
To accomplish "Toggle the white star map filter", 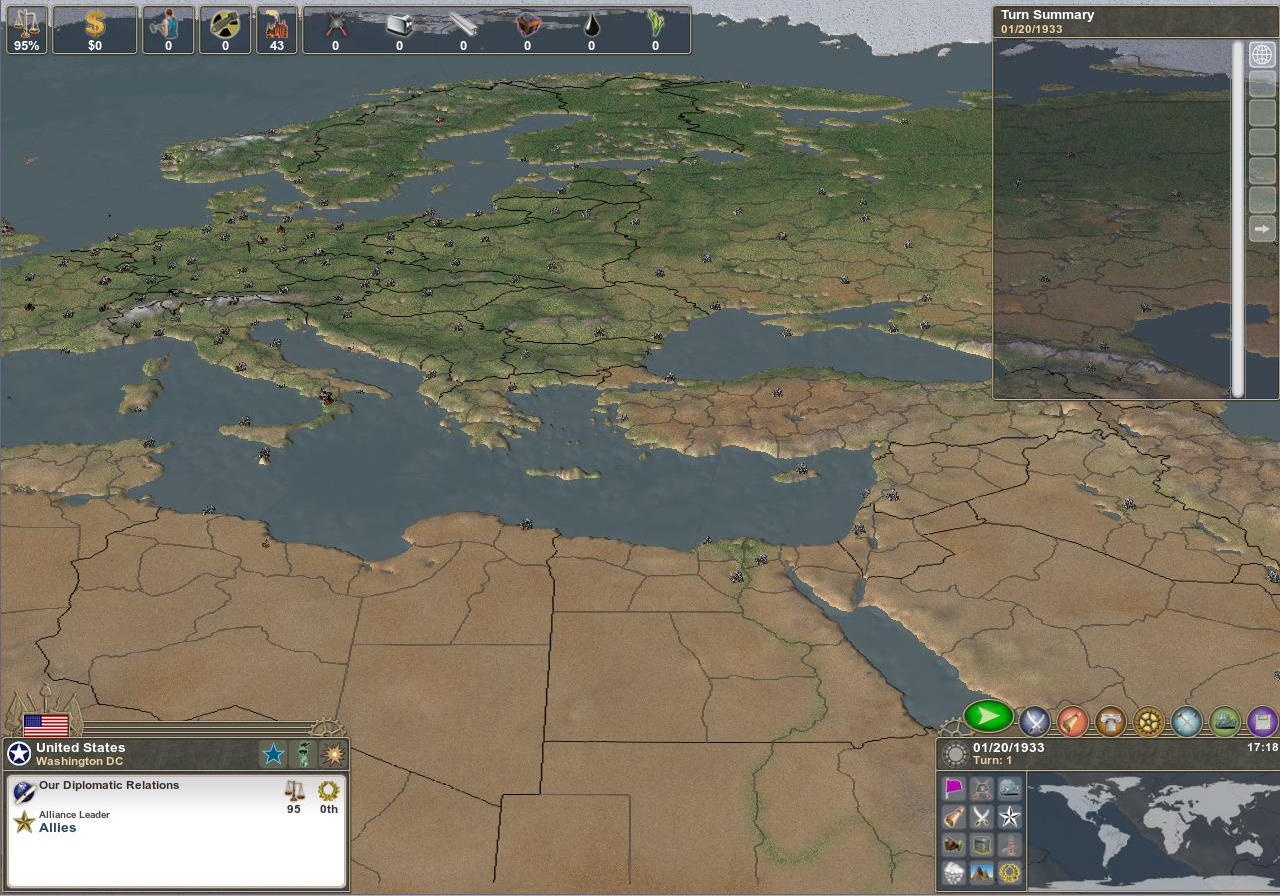I will 1009,816.
